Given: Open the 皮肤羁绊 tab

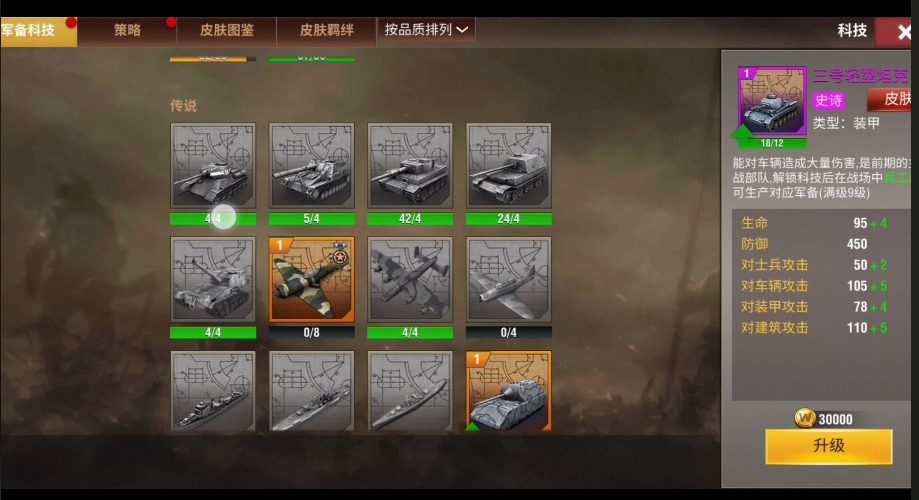Looking at the screenshot, I should pyautogui.click(x=326, y=30).
